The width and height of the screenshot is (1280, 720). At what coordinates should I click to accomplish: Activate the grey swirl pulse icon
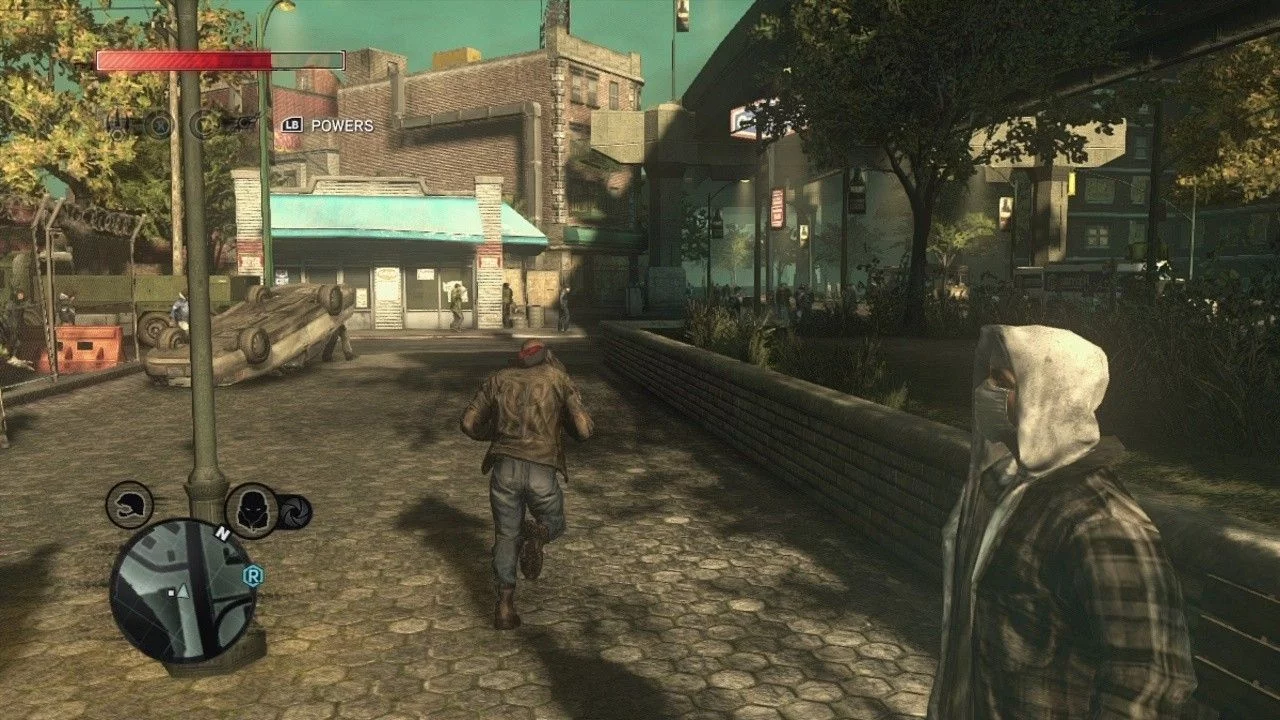[x=296, y=512]
